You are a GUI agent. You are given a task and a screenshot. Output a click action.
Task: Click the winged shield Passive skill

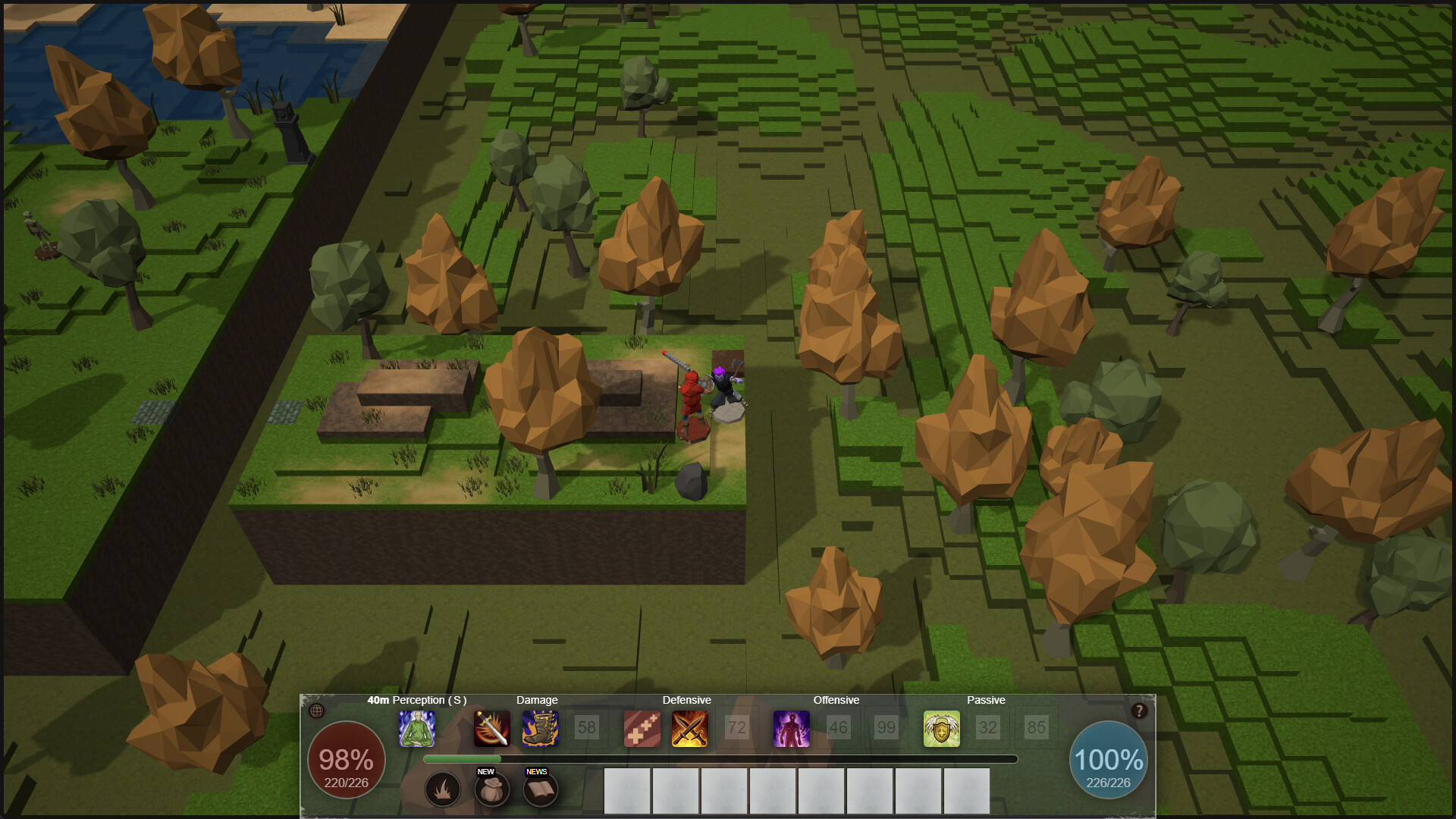coord(942,729)
